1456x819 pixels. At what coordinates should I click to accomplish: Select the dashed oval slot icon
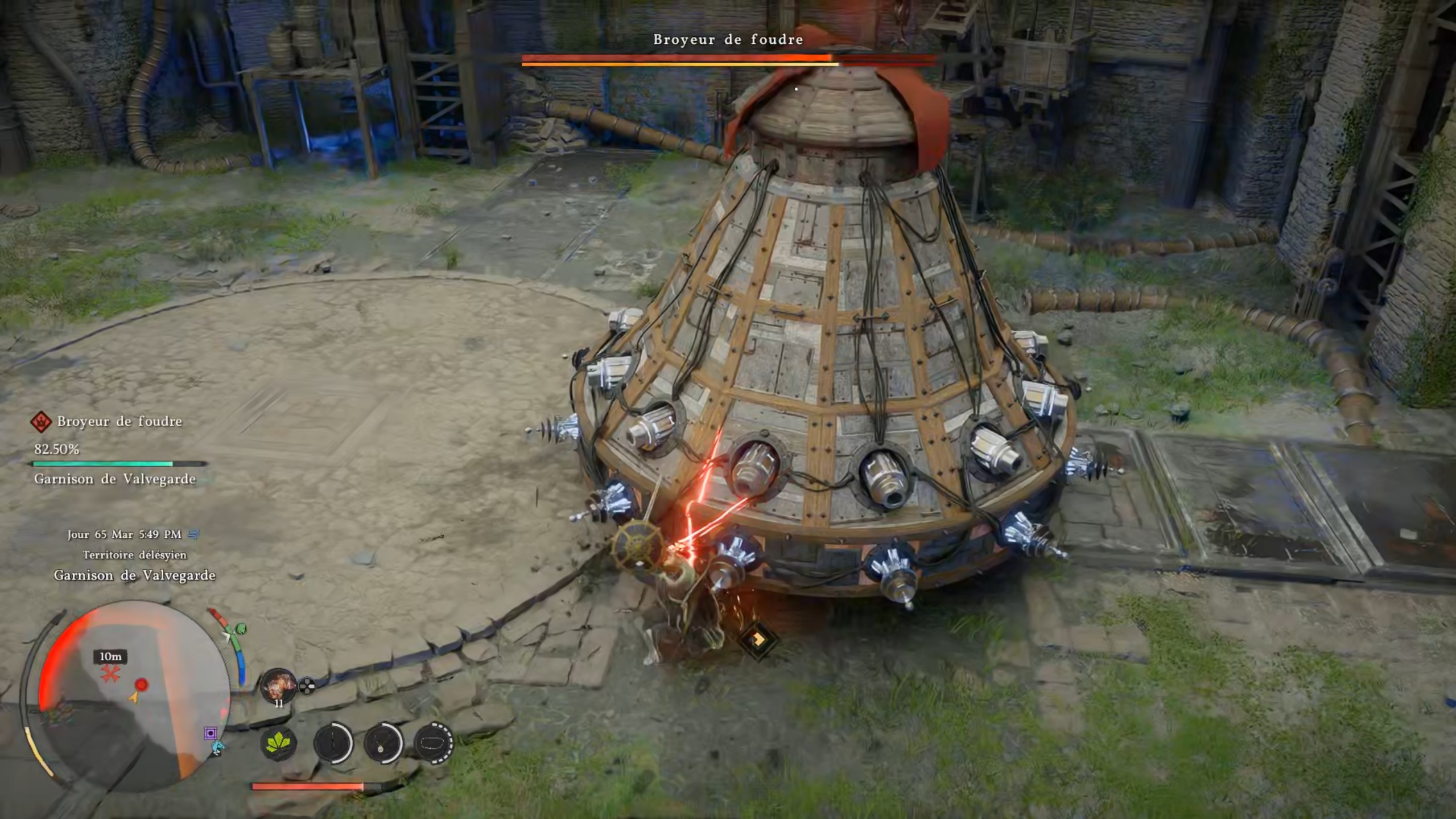coord(434,743)
